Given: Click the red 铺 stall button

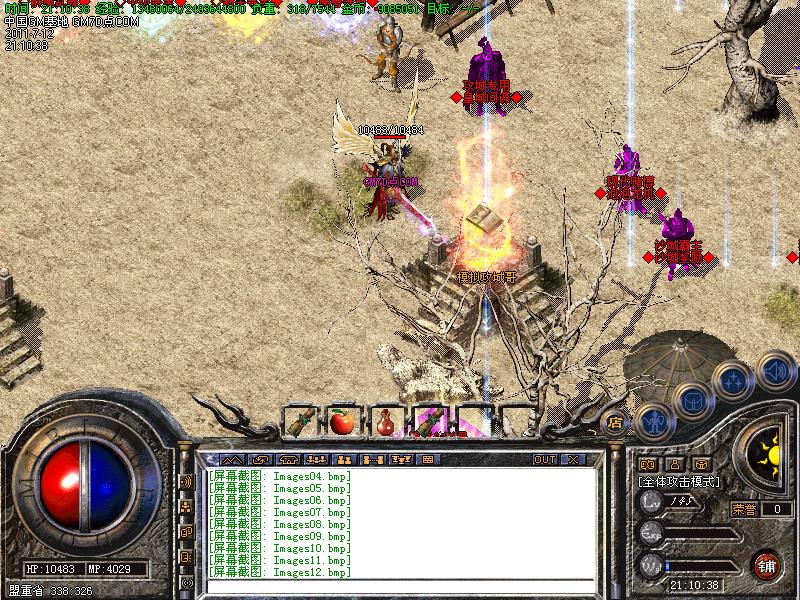Looking at the screenshot, I should pyautogui.click(x=766, y=563).
